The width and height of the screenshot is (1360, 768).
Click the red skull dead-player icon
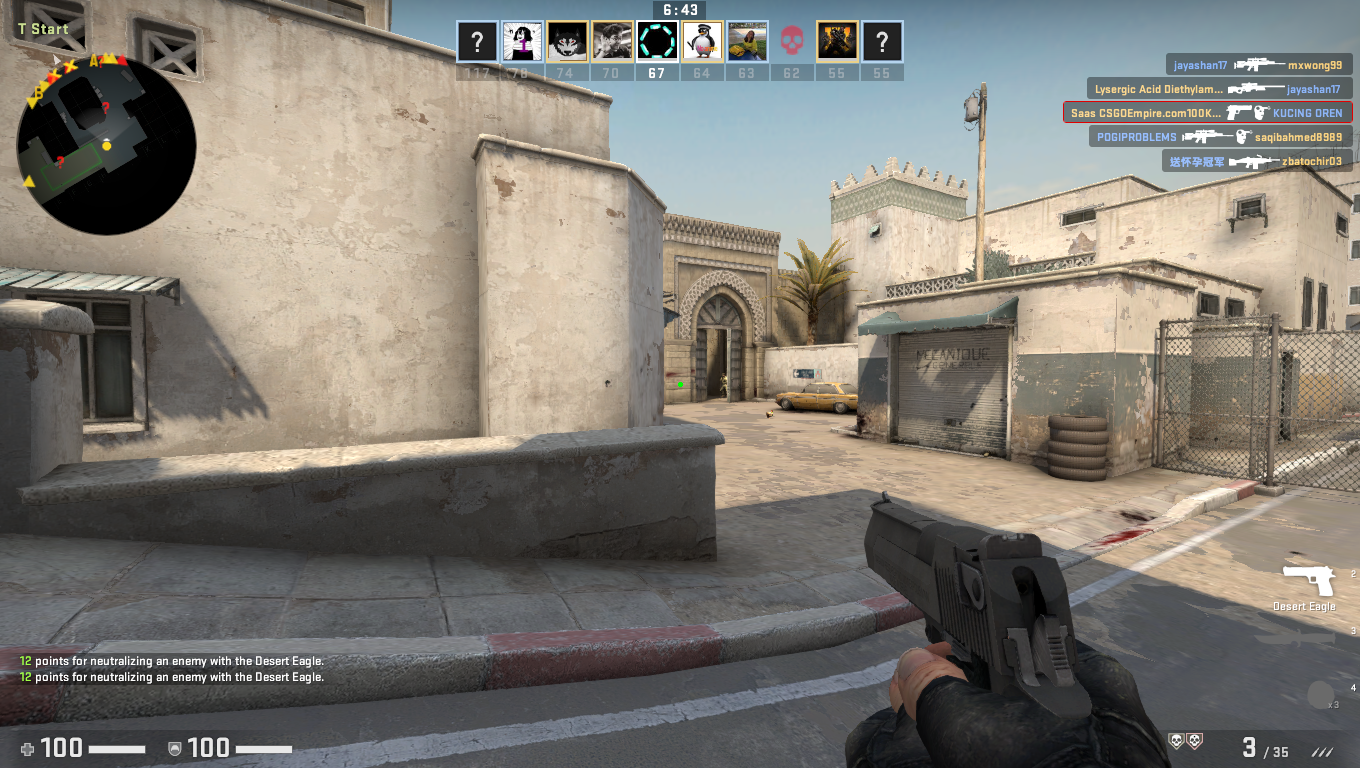point(792,42)
